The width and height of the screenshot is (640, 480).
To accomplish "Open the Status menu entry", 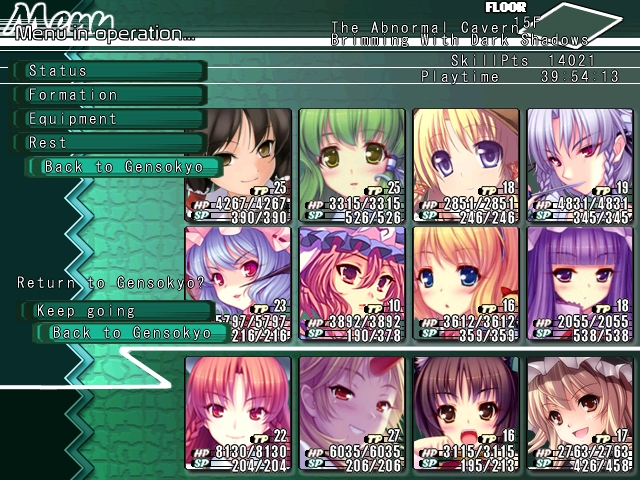I will pos(108,71).
